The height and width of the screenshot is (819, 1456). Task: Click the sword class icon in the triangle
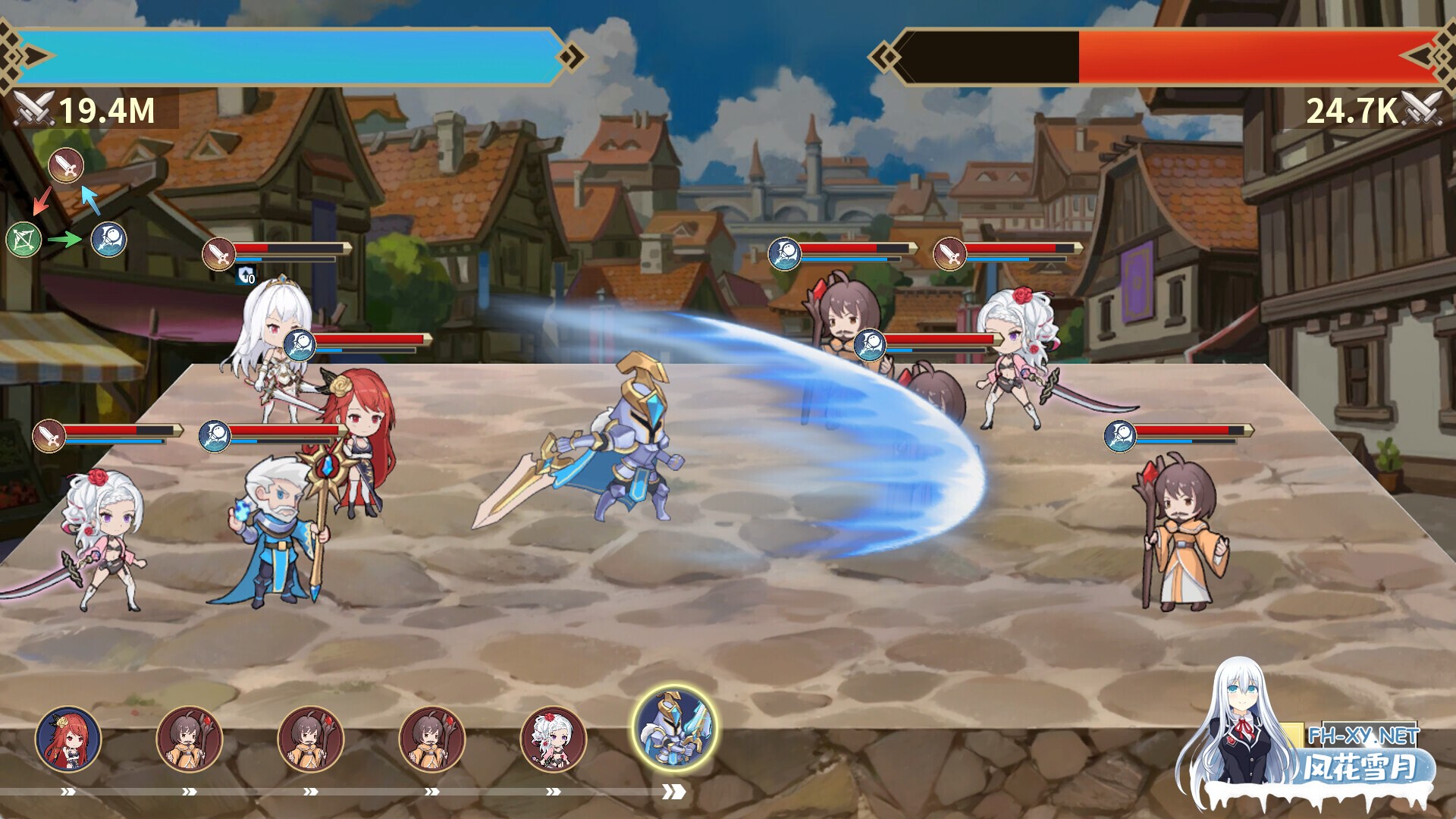point(66,165)
